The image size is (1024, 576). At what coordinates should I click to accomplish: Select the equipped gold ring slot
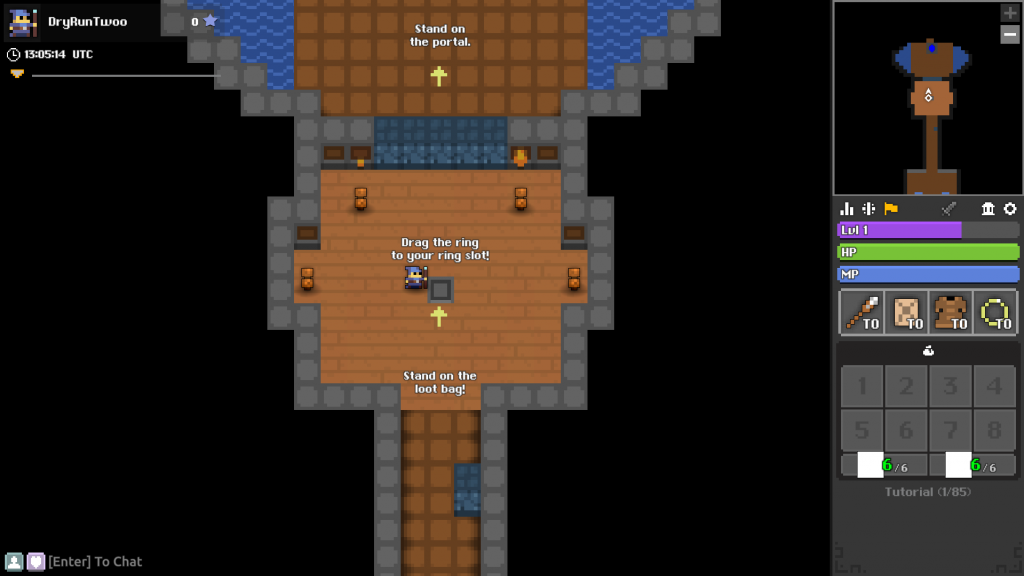click(x=995, y=313)
